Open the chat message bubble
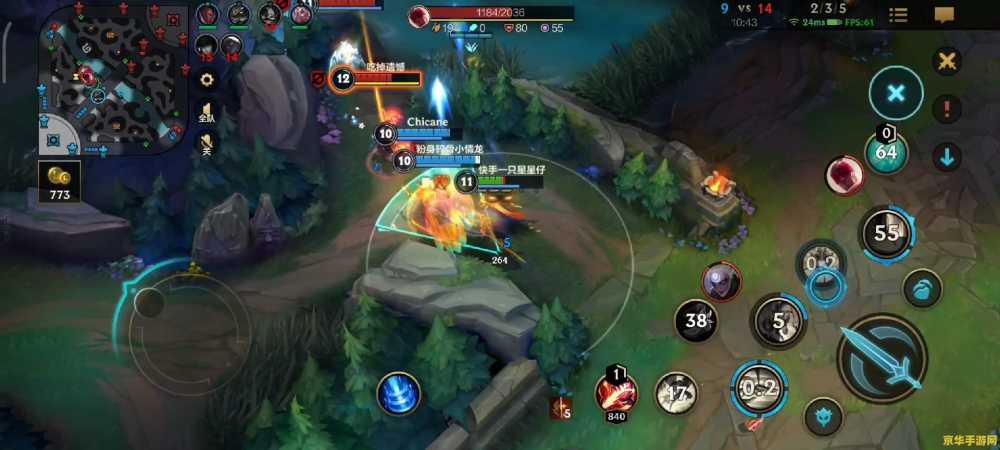This screenshot has height=450, width=1000. [944, 15]
